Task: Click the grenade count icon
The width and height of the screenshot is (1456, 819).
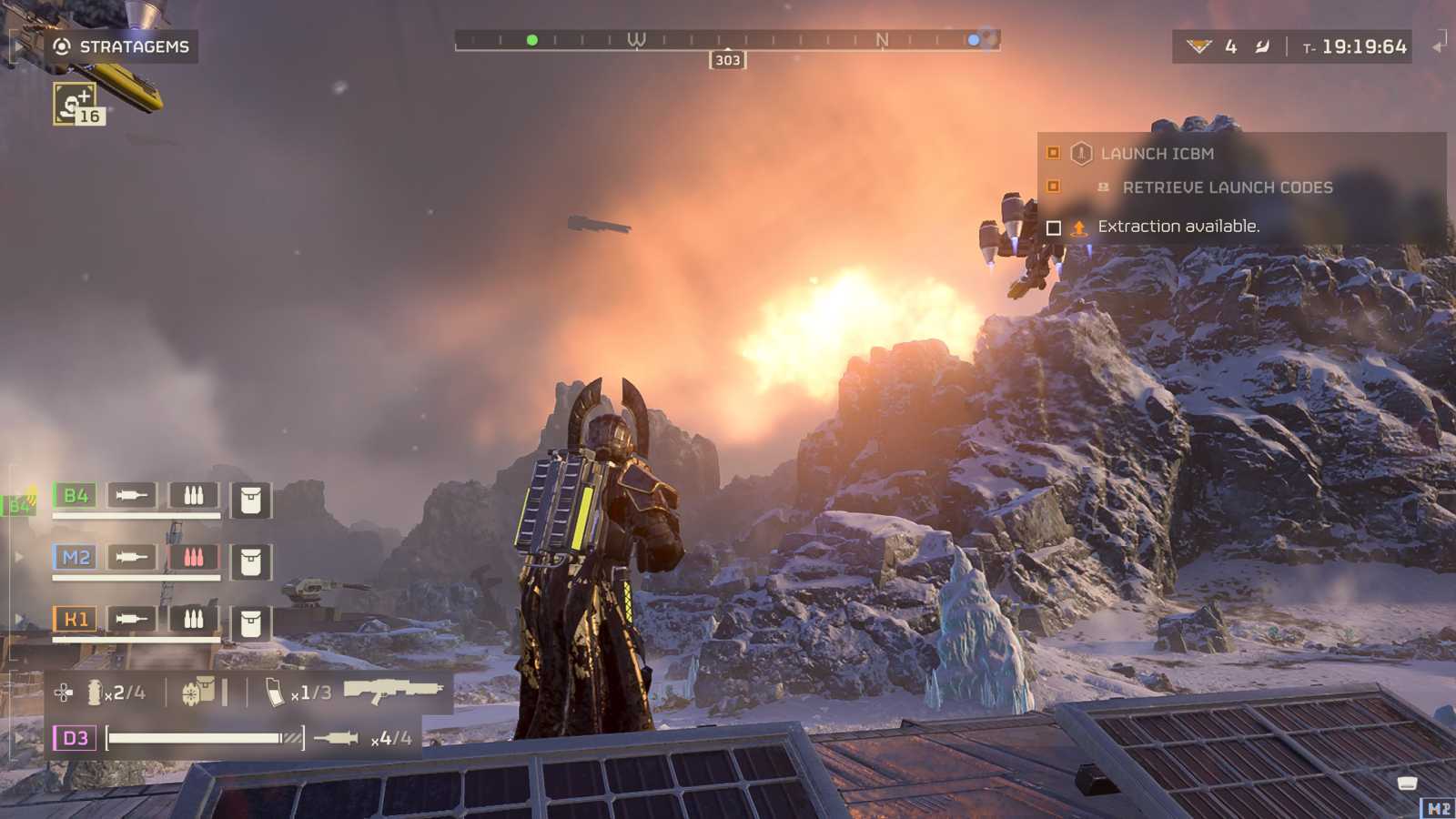Action: (x=95, y=693)
